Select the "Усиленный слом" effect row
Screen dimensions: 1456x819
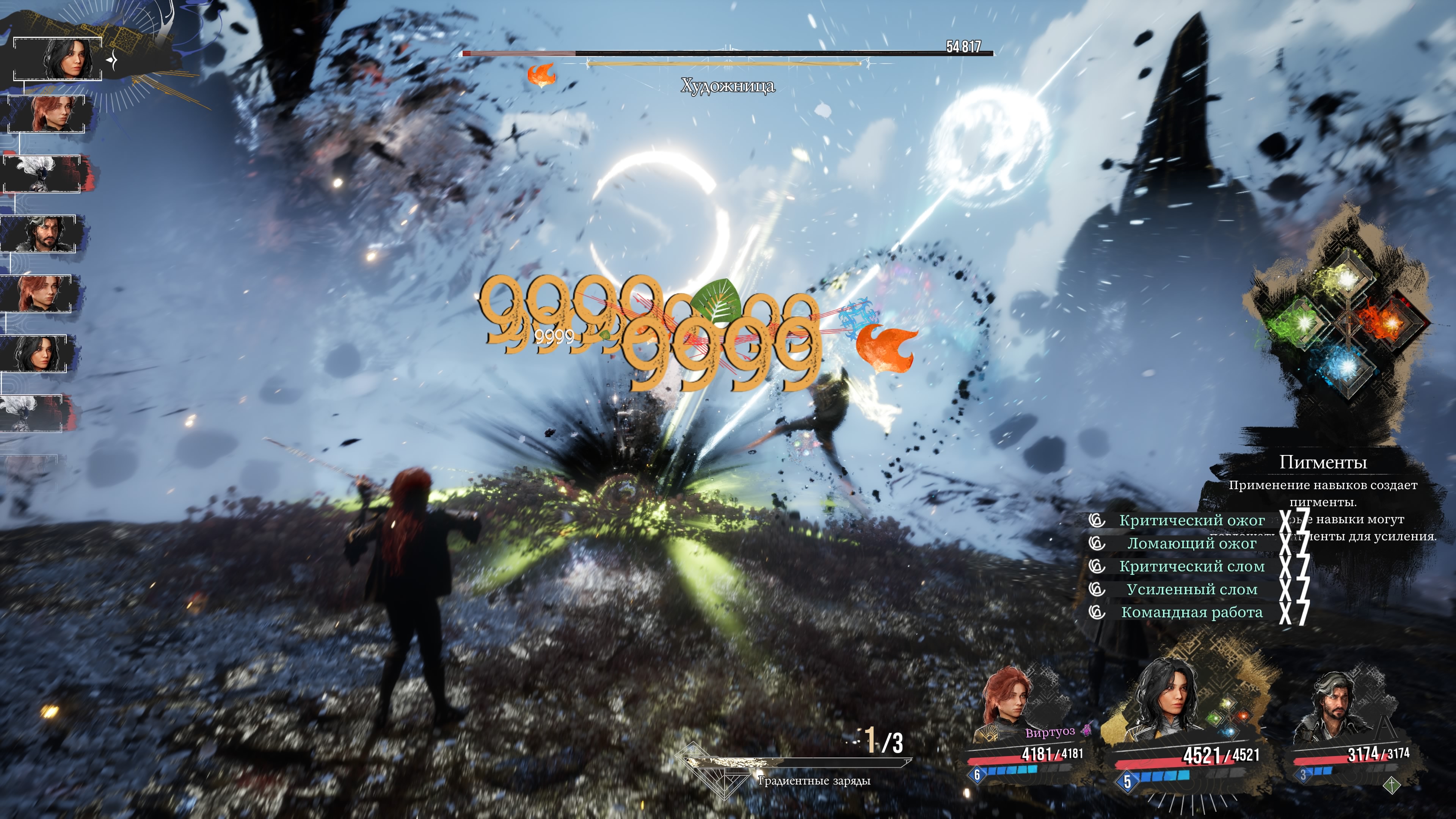pos(1191,590)
